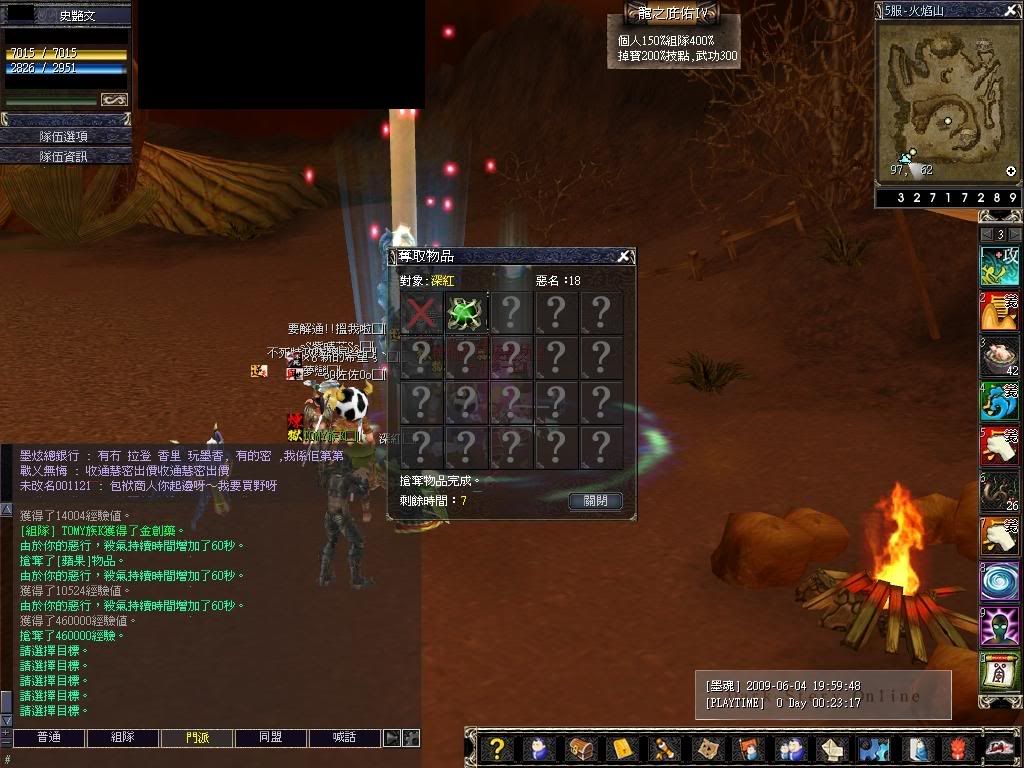
Task: Select the green item in the loot grid
Action: [x=465, y=313]
